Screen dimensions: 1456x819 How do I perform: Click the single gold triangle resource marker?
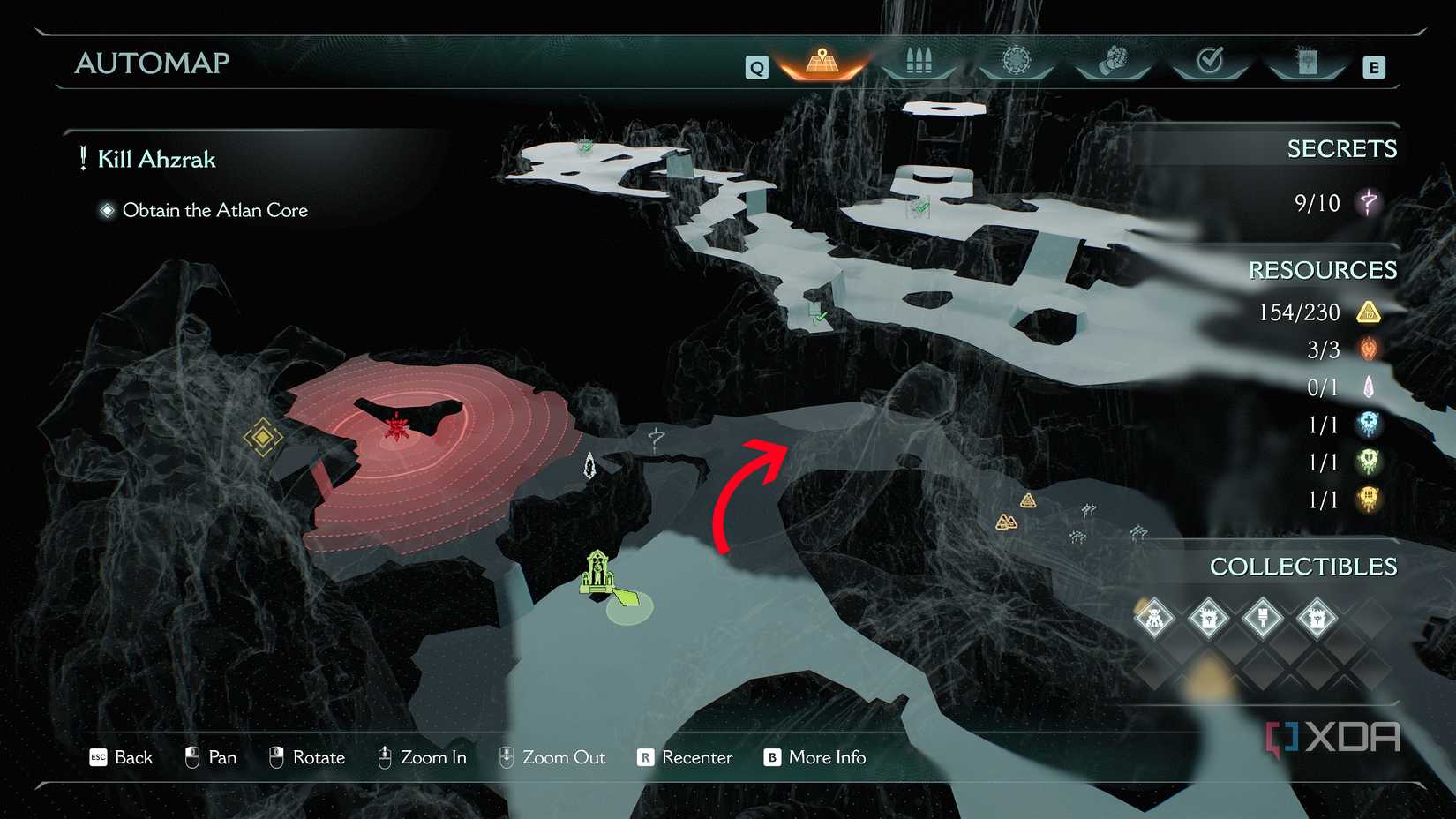point(1028,501)
